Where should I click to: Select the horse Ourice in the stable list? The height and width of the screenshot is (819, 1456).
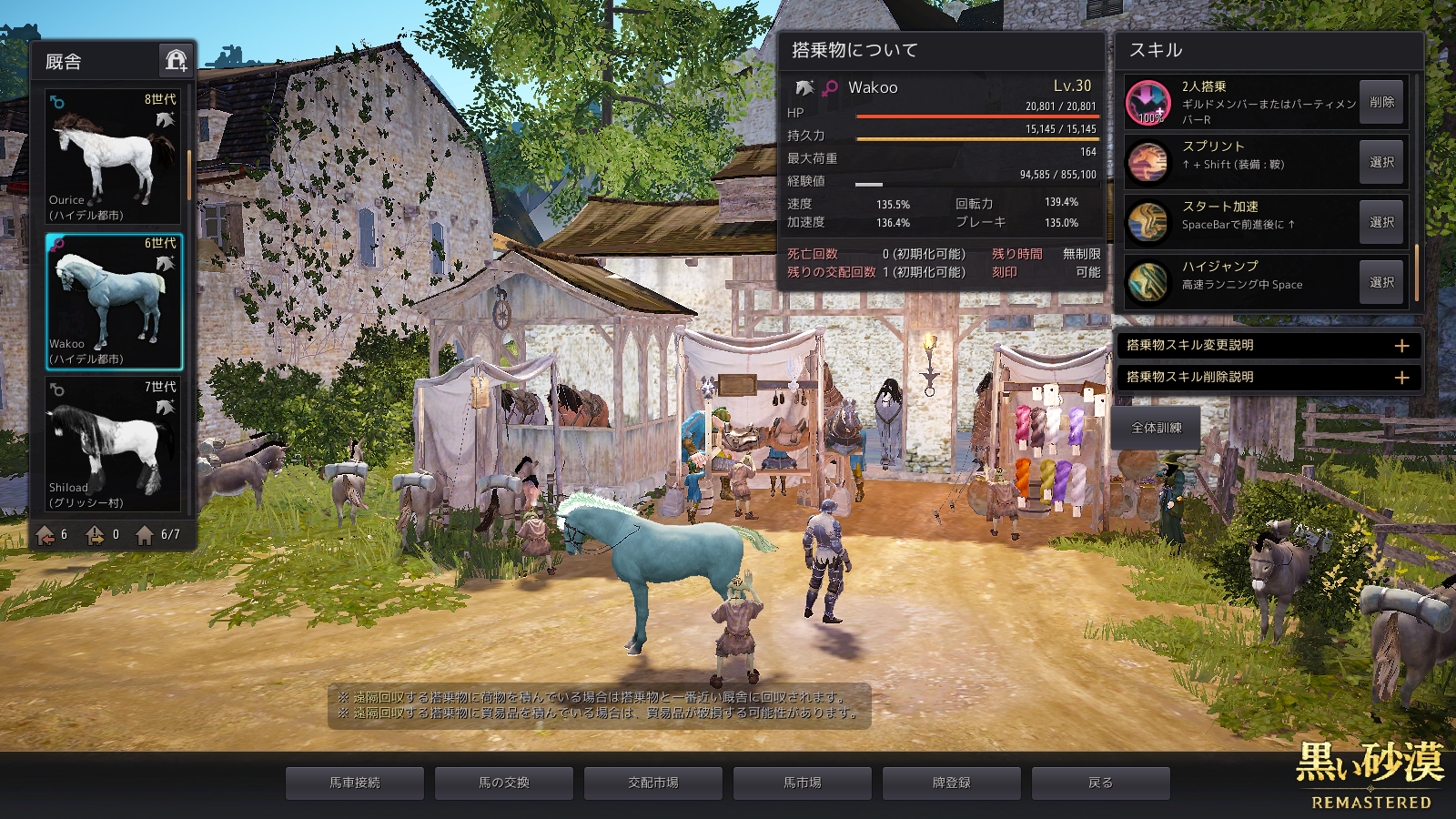(x=114, y=156)
